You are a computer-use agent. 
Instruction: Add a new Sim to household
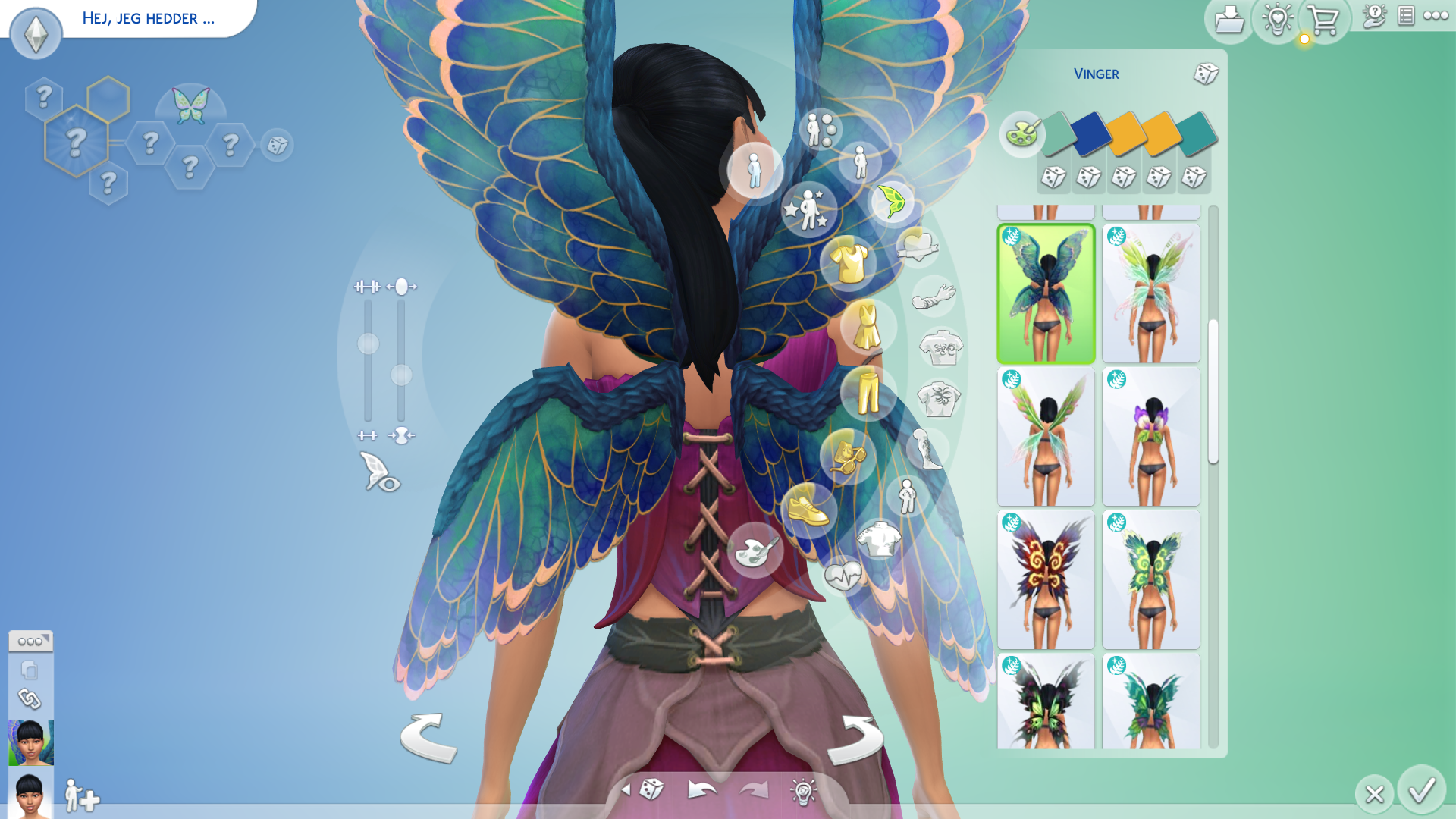pyautogui.click(x=82, y=796)
